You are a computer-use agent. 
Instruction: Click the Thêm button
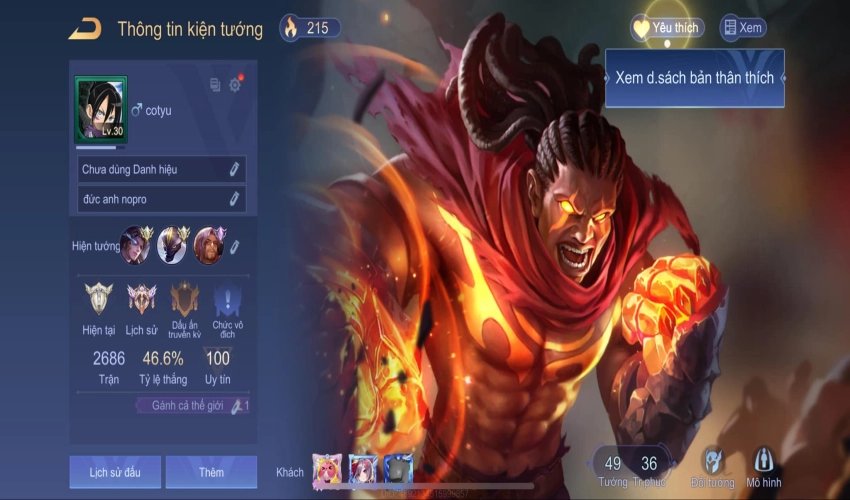(x=211, y=471)
